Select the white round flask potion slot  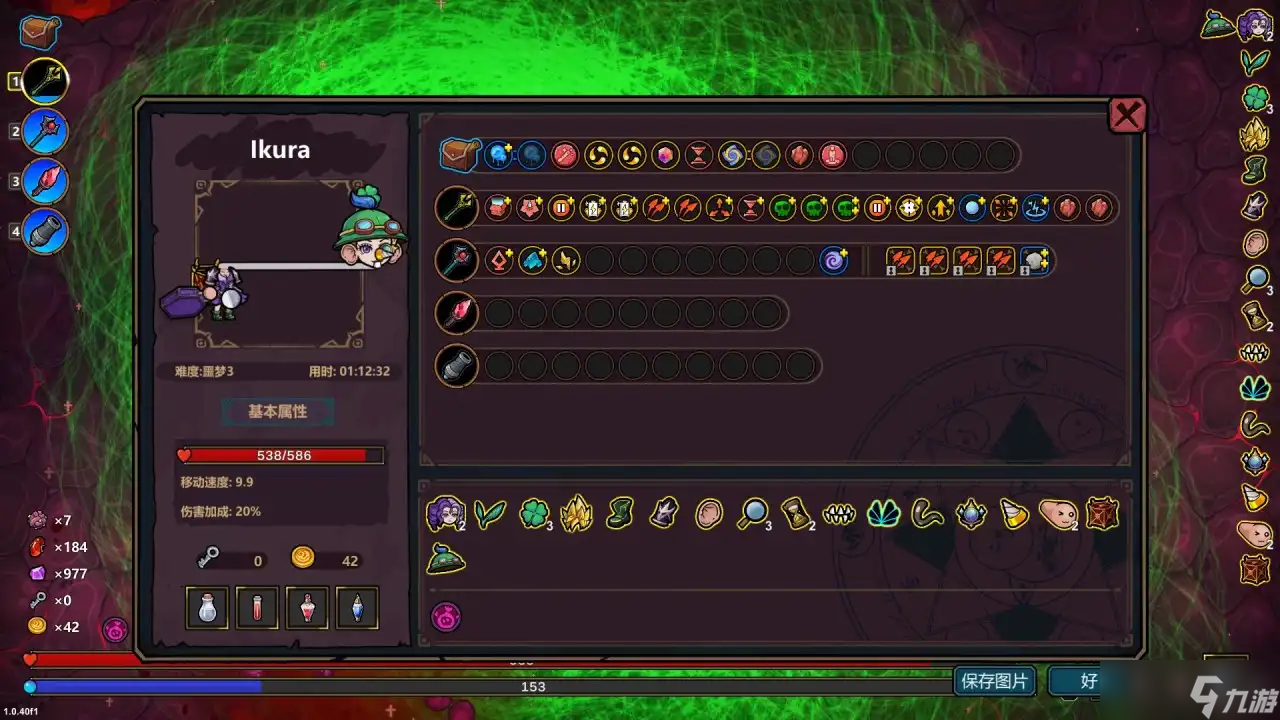point(207,607)
